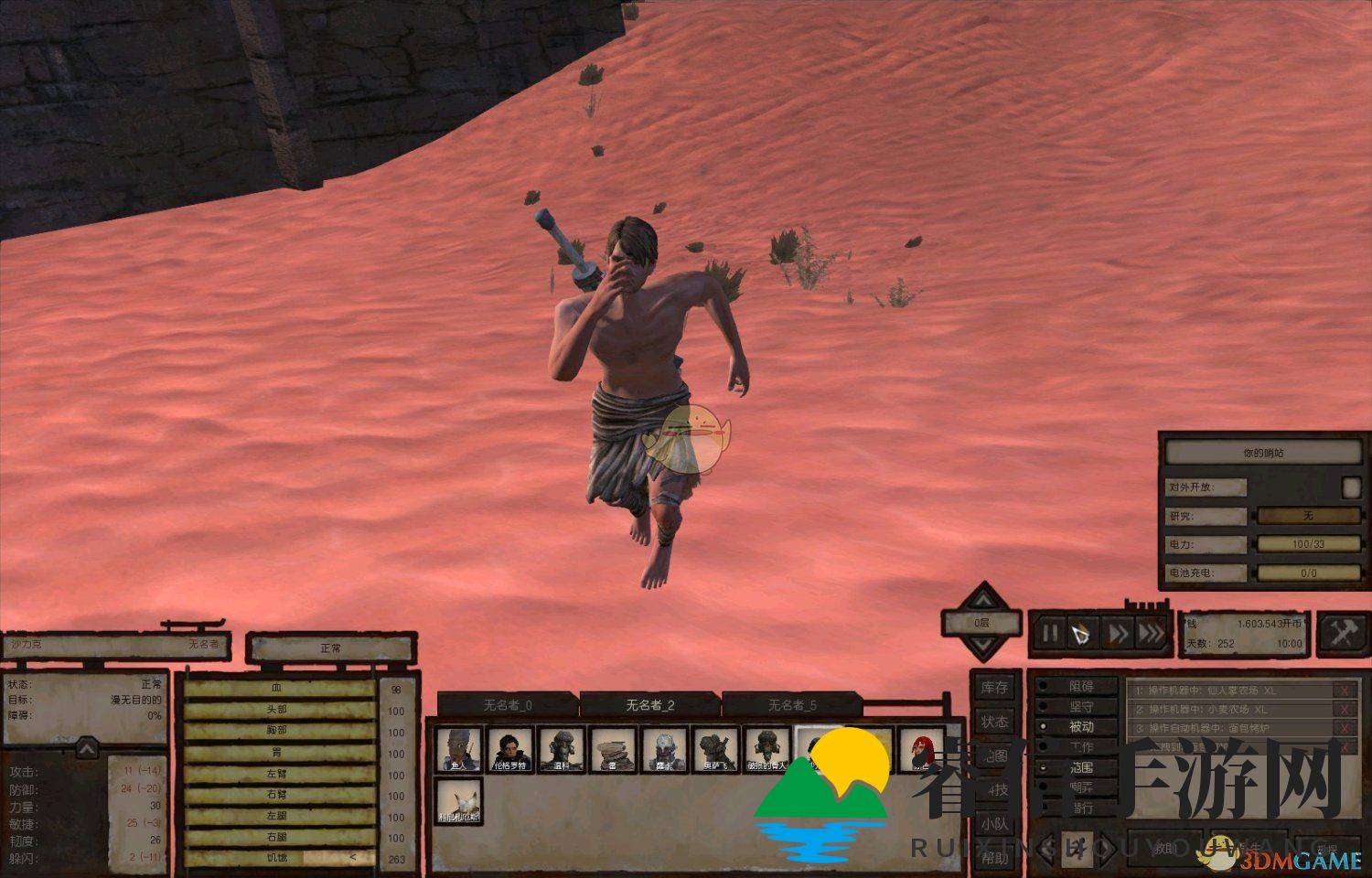Toggle the 对外开放 public checkbox
This screenshot has width=1372, height=878.
point(1351,487)
